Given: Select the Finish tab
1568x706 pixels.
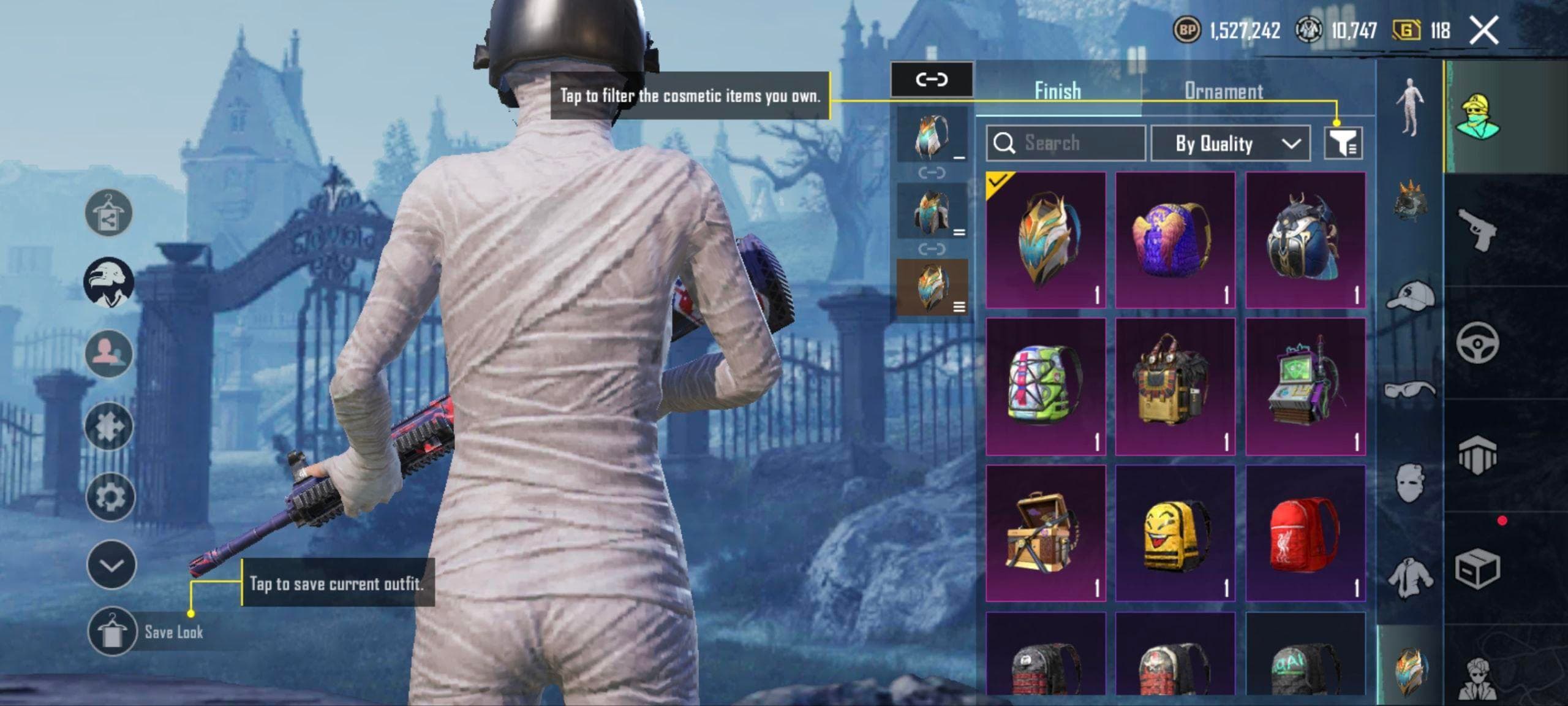Looking at the screenshot, I should pyautogui.click(x=1057, y=91).
